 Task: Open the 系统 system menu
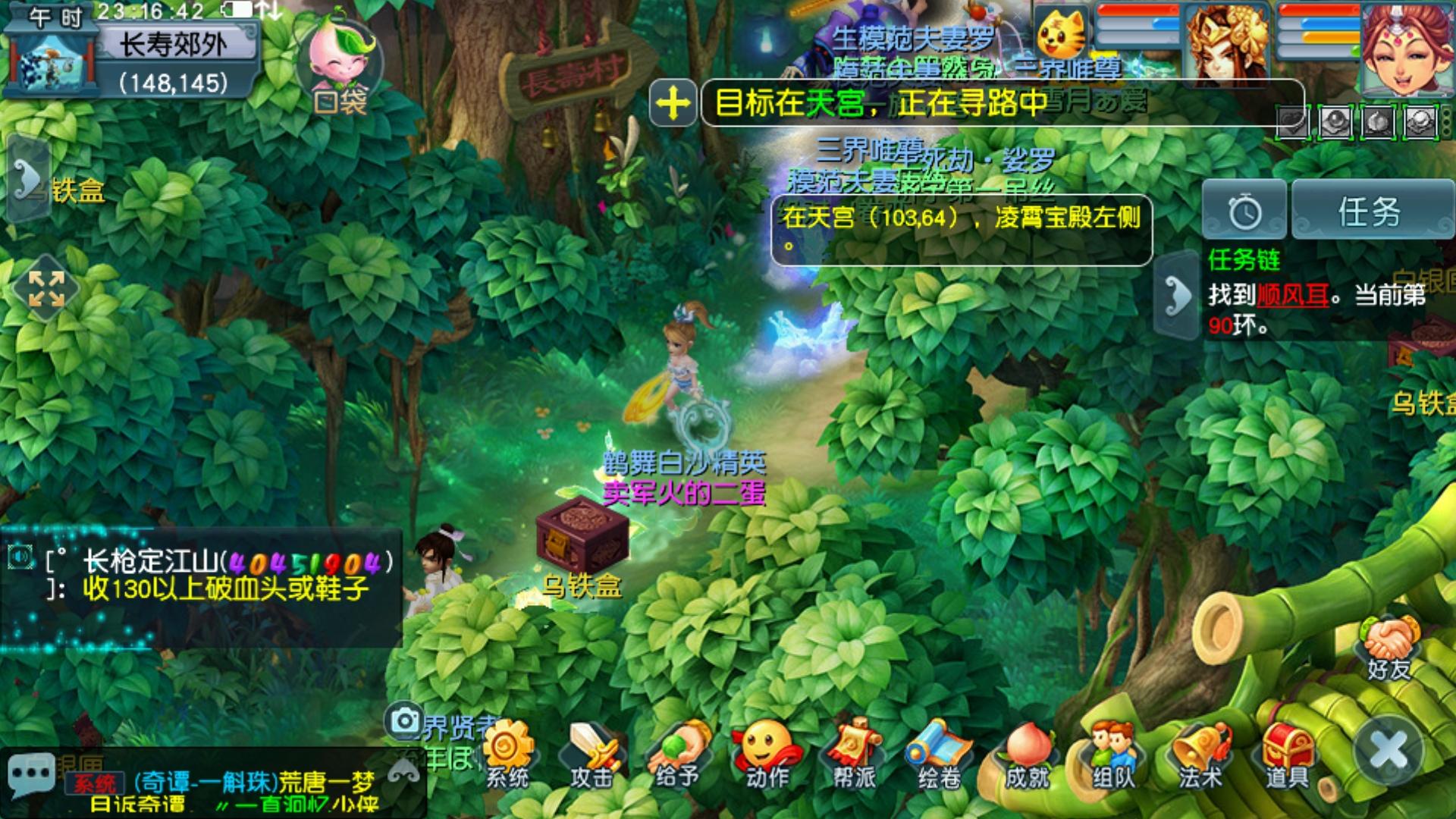[x=507, y=754]
